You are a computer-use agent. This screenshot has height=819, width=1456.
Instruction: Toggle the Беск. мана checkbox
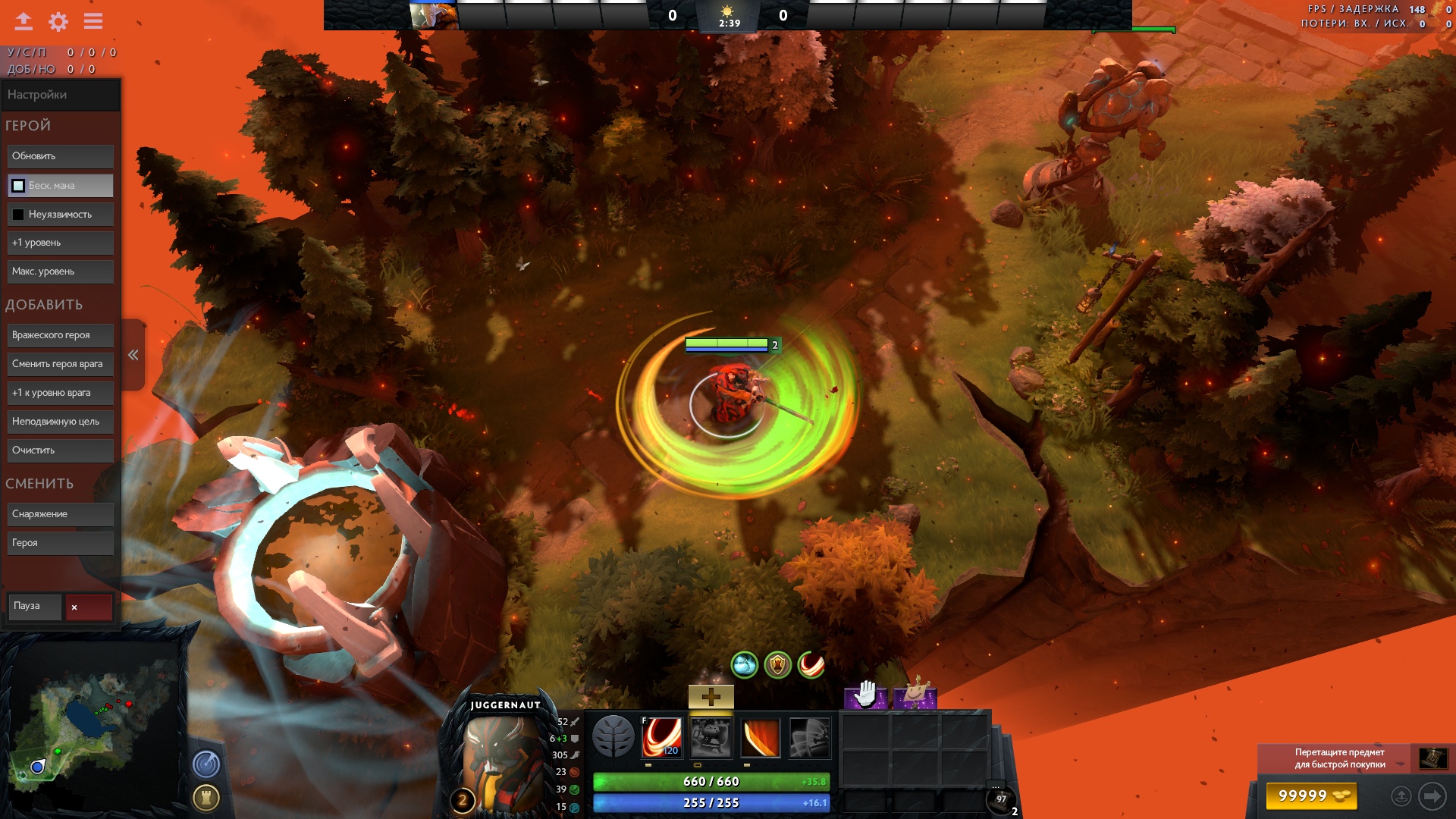pos(18,186)
